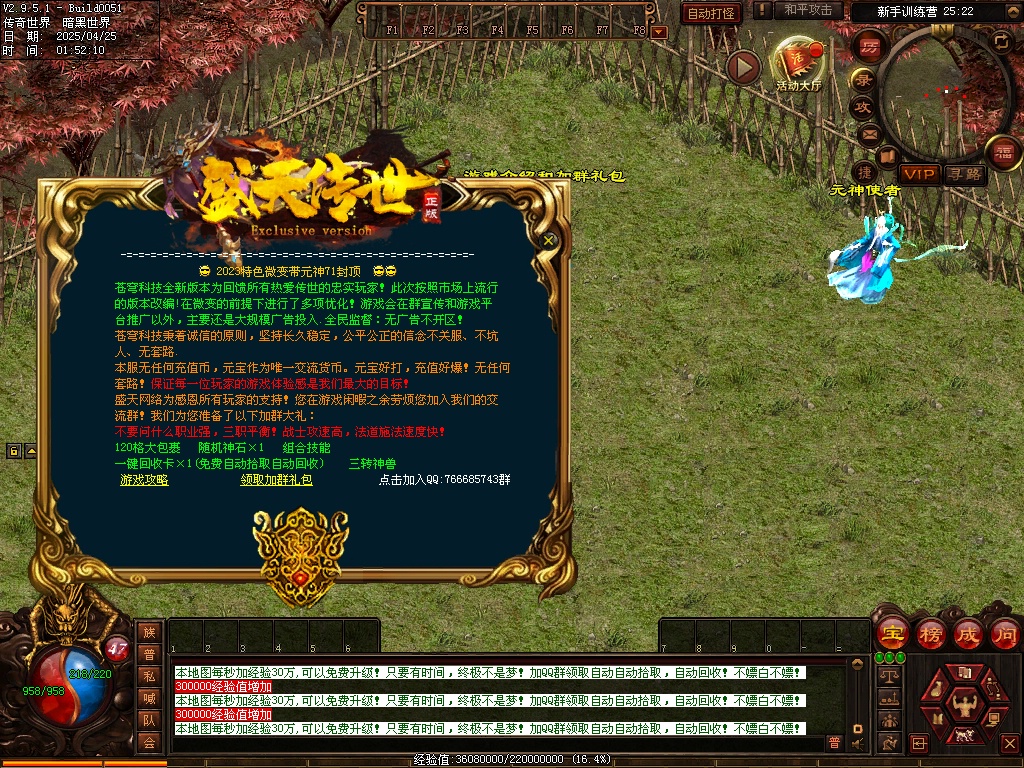Close the announcement dialog with the X
The width and height of the screenshot is (1024, 768).
[548, 240]
